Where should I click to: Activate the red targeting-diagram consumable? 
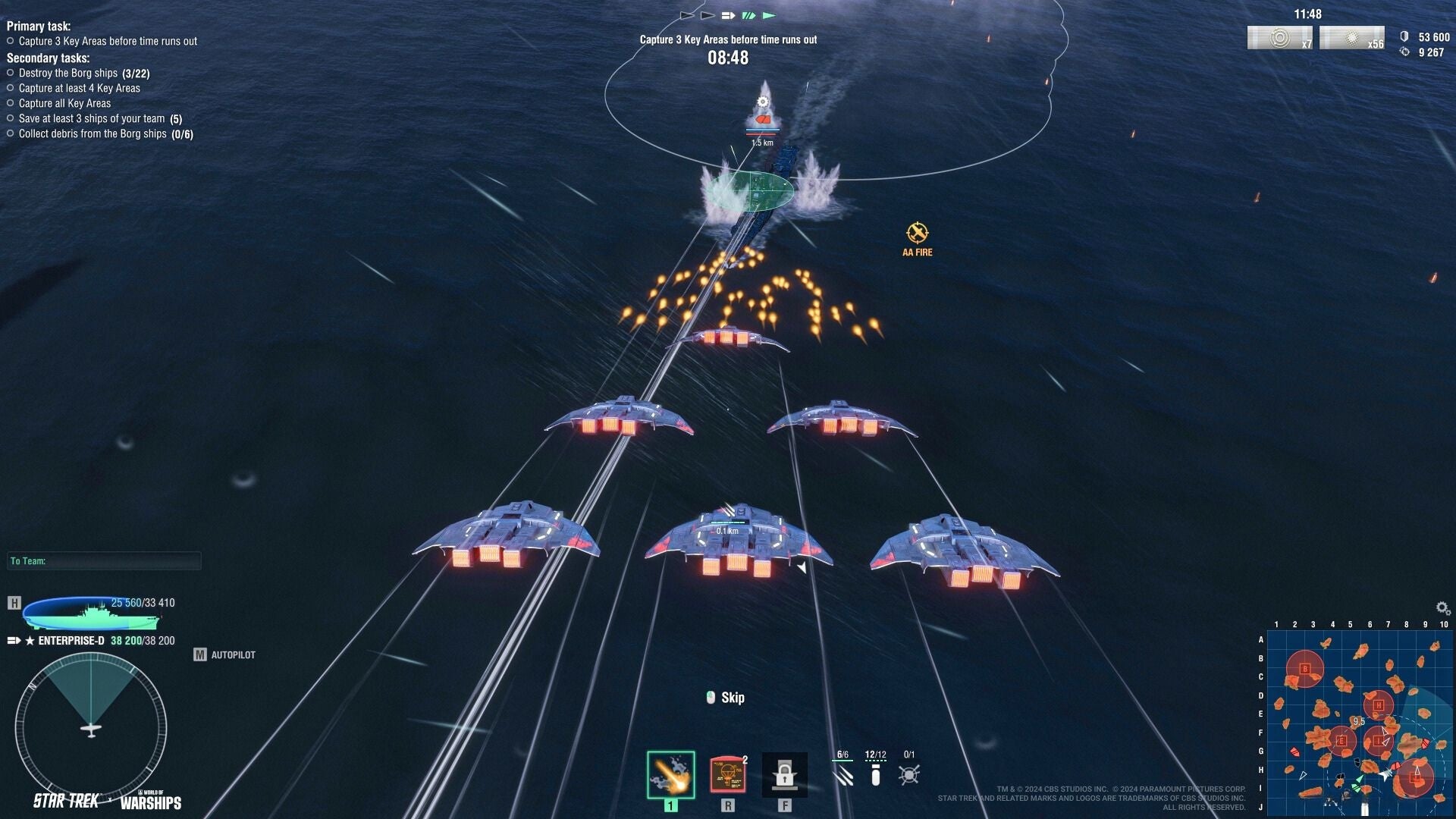pos(727,774)
